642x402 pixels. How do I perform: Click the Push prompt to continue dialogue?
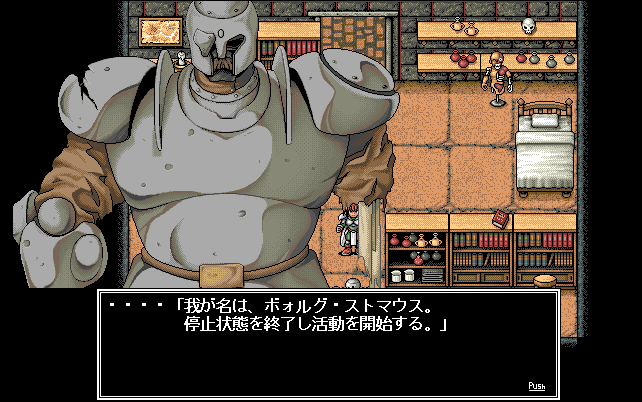pyautogui.click(x=537, y=385)
